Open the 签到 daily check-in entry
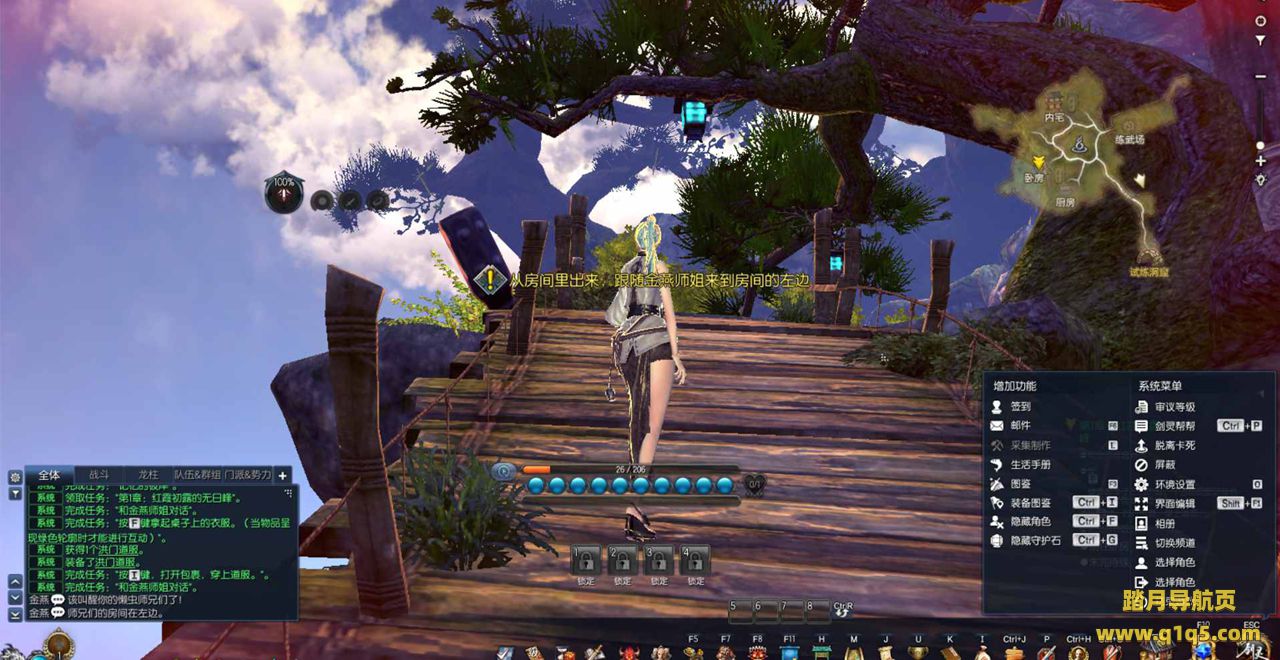 1019,407
